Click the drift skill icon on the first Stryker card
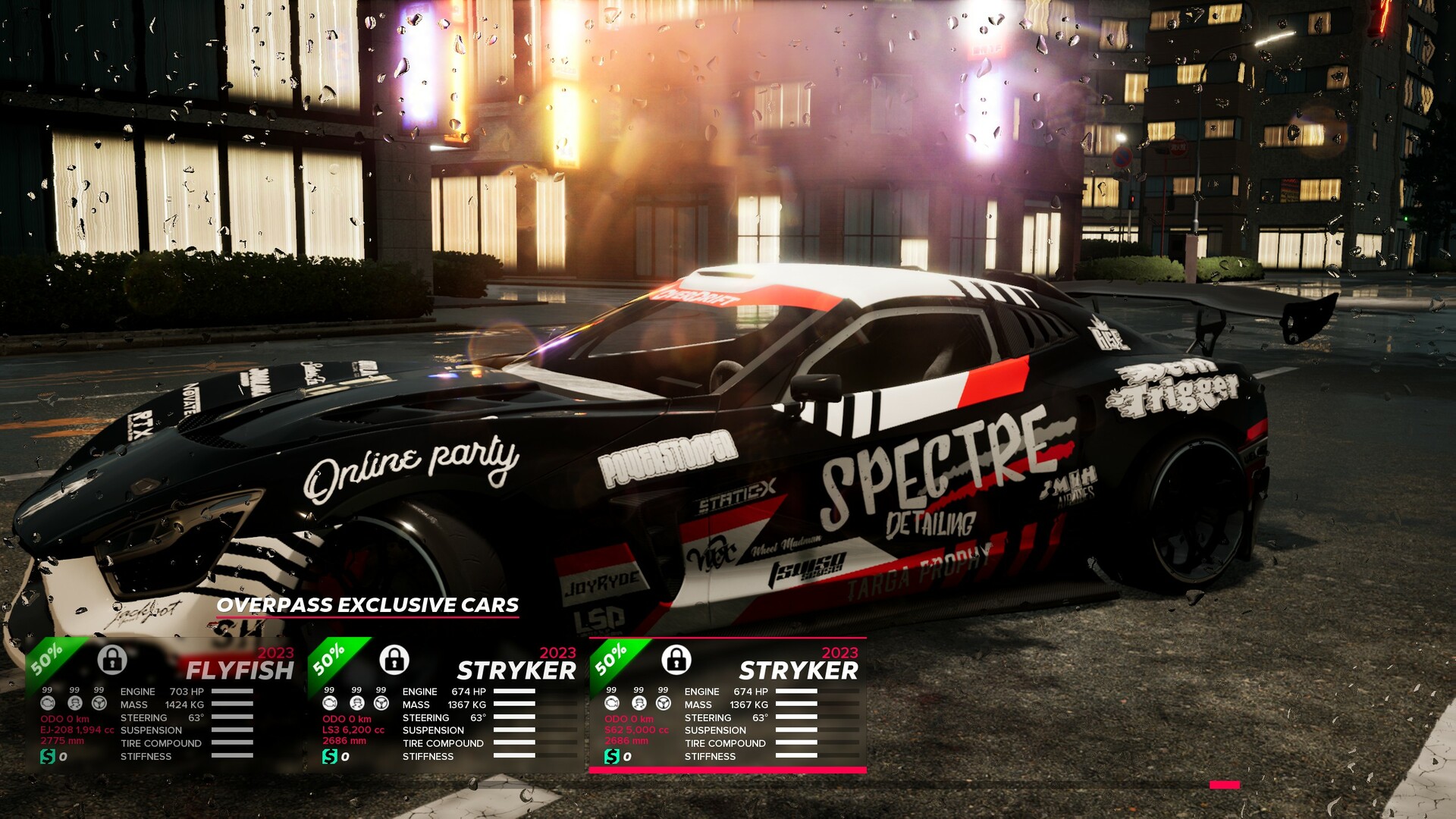This screenshot has width=1456, height=819. click(356, 704)
